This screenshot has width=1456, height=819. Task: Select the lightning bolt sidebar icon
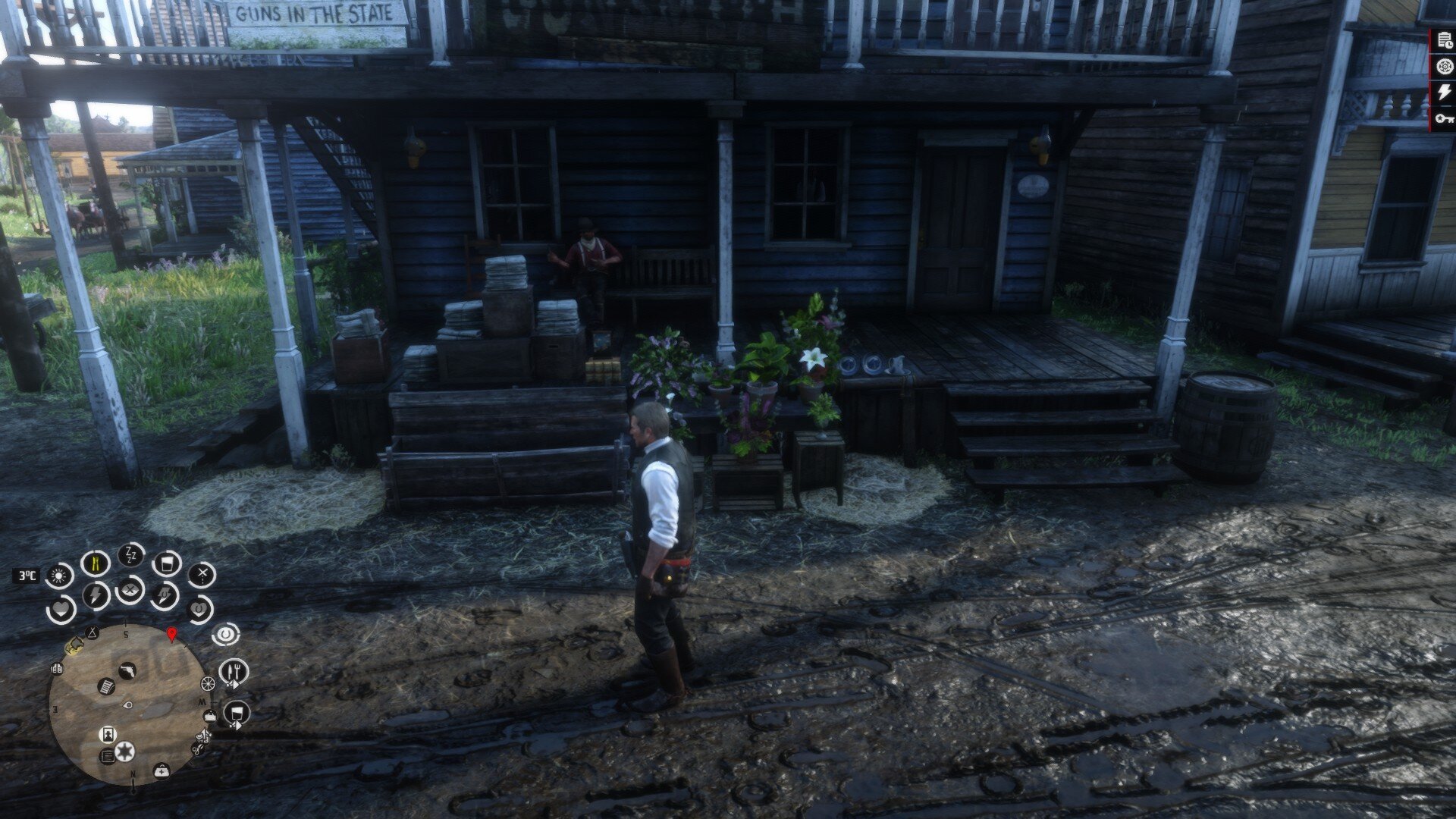(x=1443, y=93)
